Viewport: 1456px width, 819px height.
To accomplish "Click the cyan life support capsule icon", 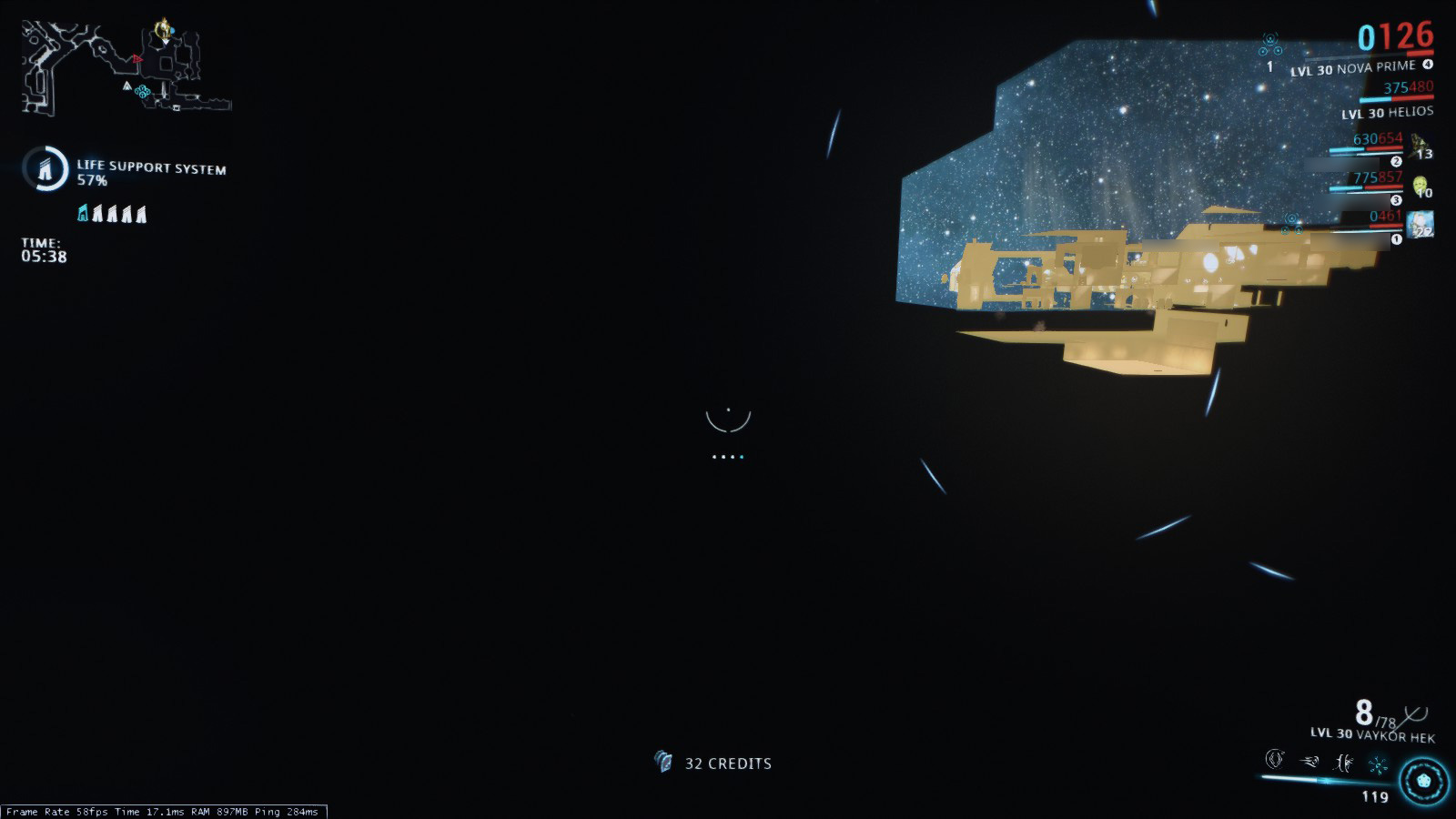I will point(83,214).
